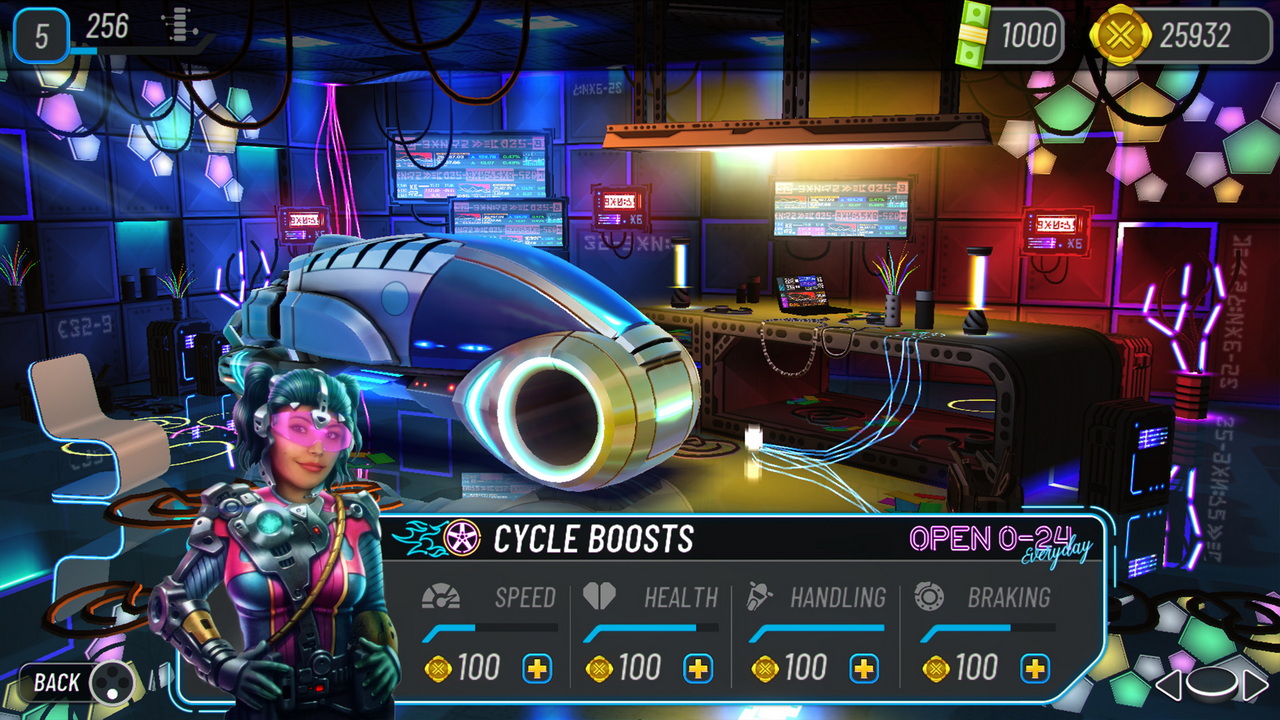Upgrade Handling with the plus button

[x=864, y=666]
